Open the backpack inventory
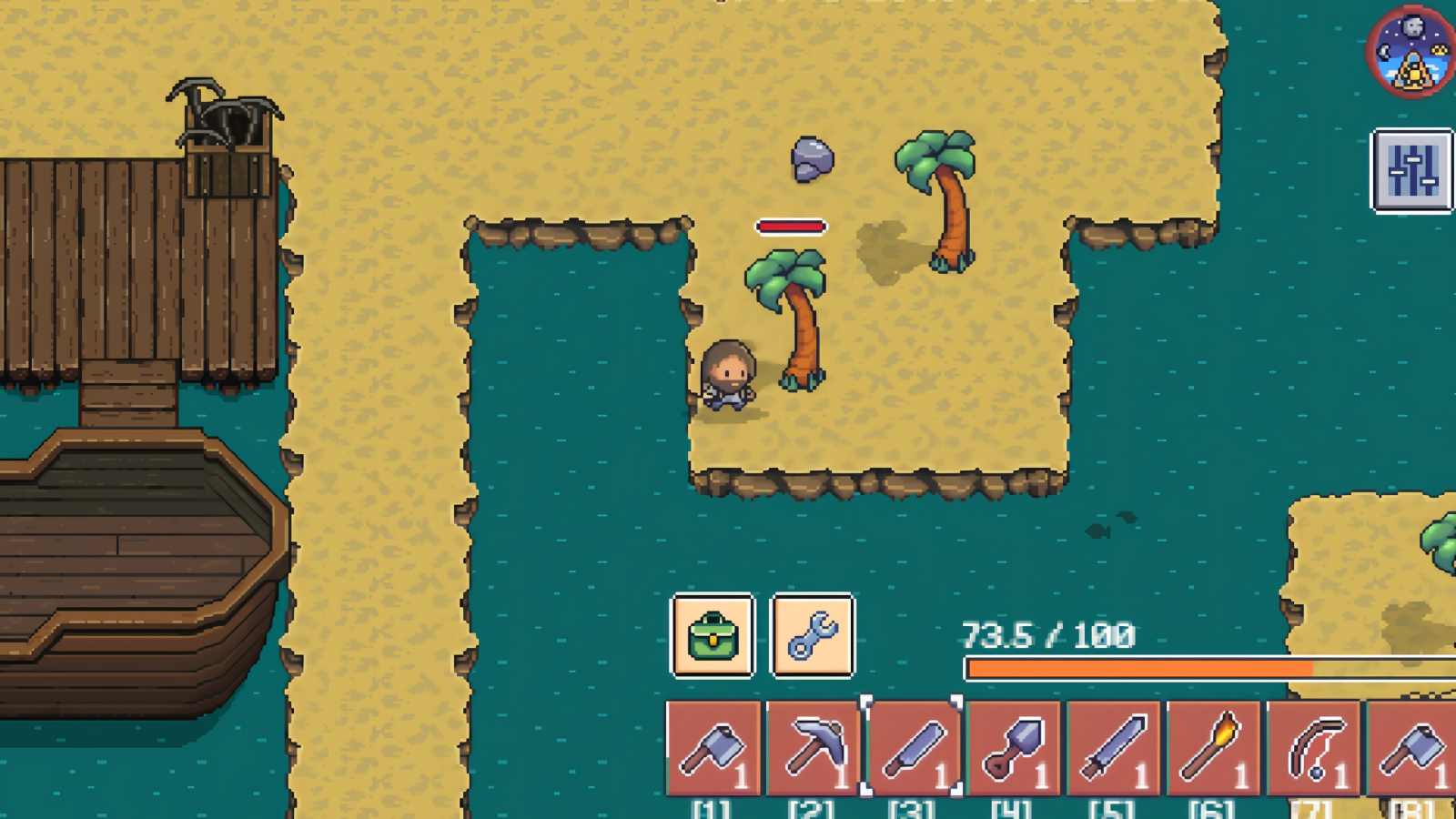The height and width of the screenshot is (819, 1456). (713, 638)
